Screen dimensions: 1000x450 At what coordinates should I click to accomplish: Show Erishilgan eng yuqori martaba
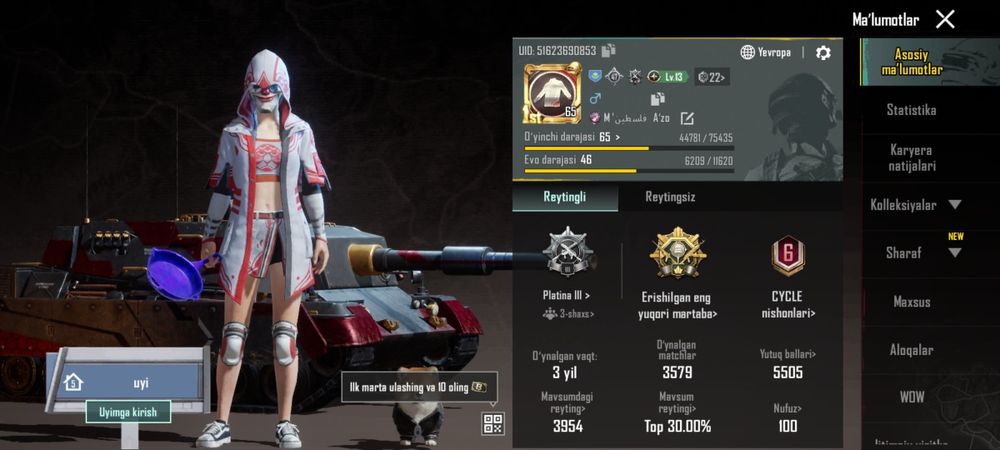click(x=678, y=304)
